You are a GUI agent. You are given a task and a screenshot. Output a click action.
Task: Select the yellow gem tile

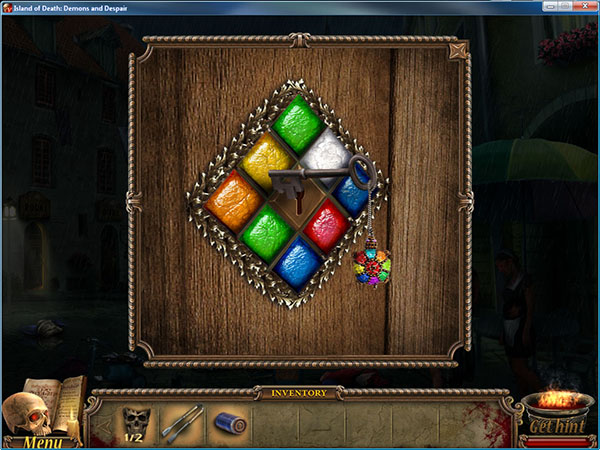(x=265, y=159)
